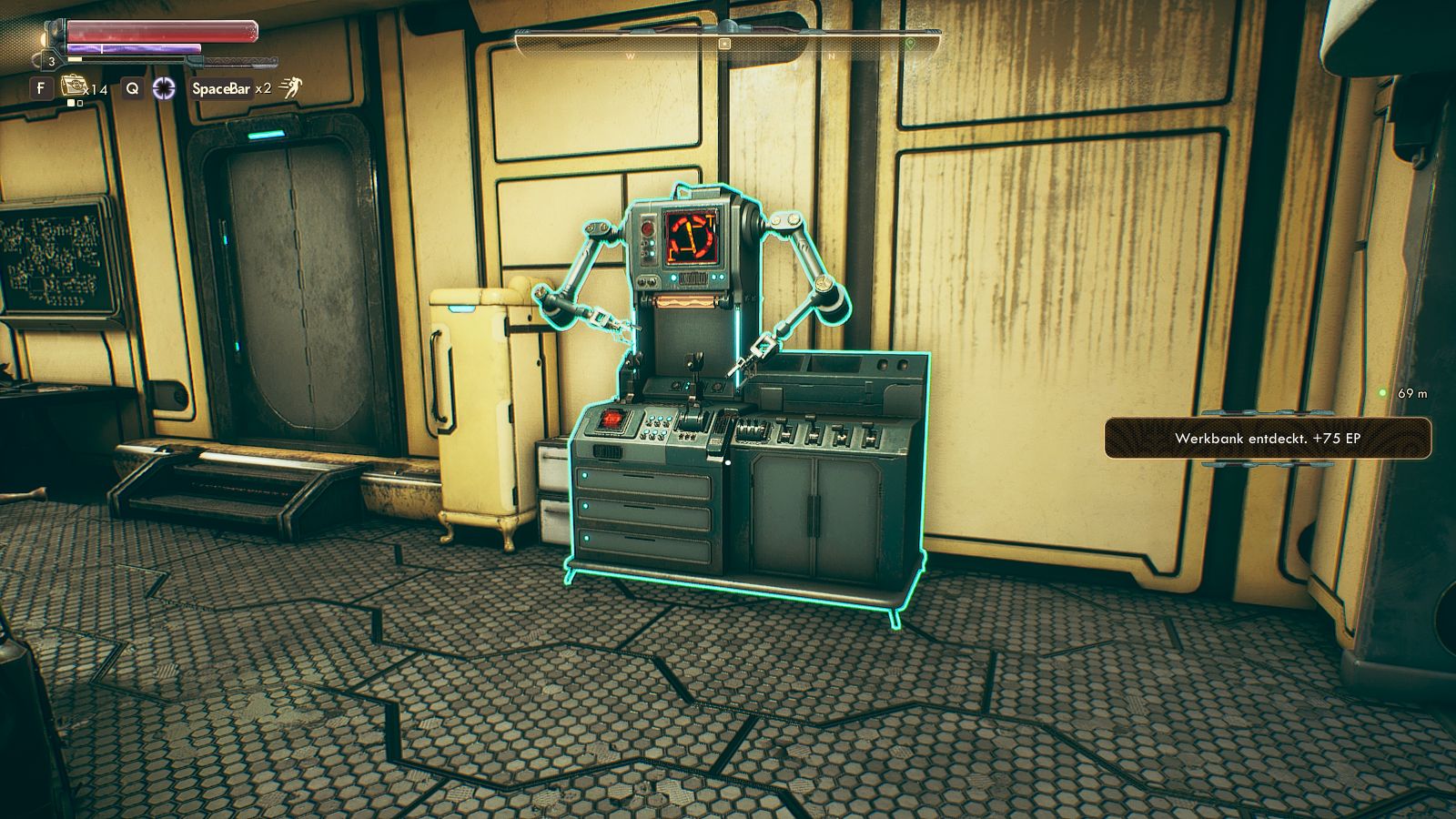
Task: Click the red health bar
Action: [x=159, y=30]
